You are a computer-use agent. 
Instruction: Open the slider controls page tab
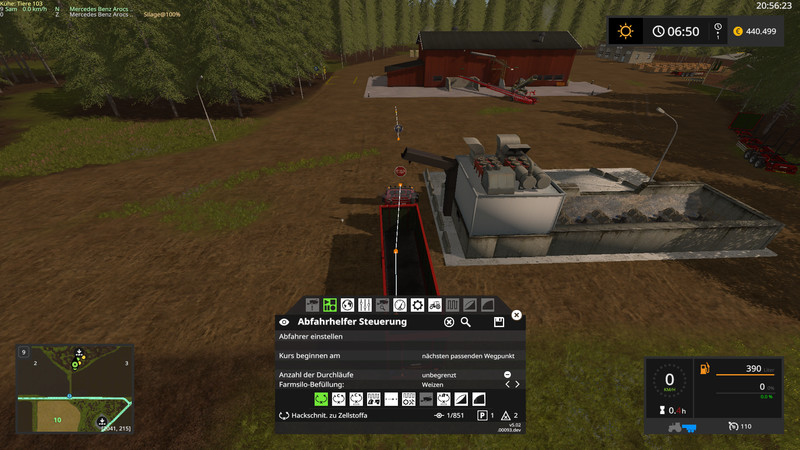point(364,304)
